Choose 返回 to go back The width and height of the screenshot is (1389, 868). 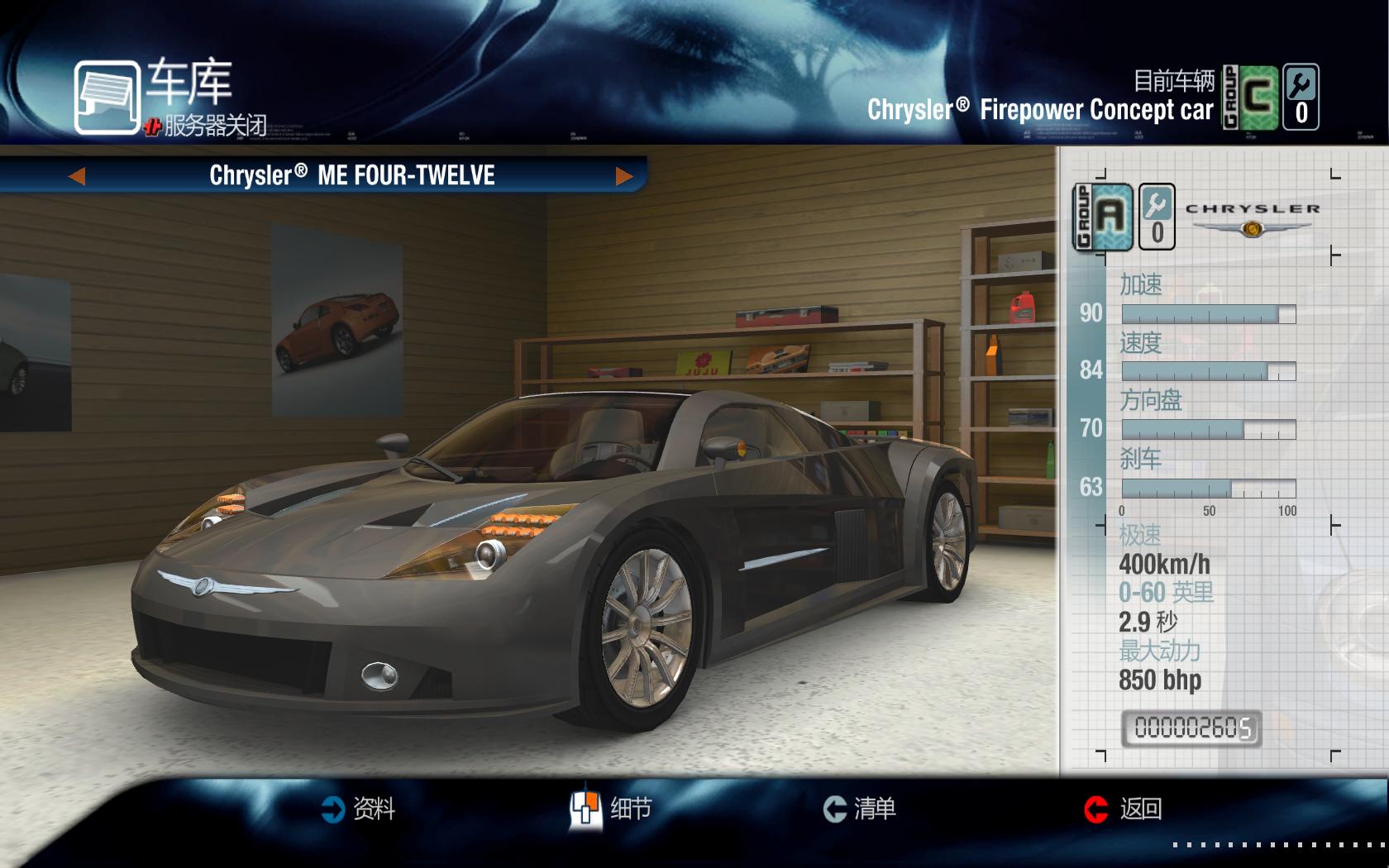pos(1123,808)
